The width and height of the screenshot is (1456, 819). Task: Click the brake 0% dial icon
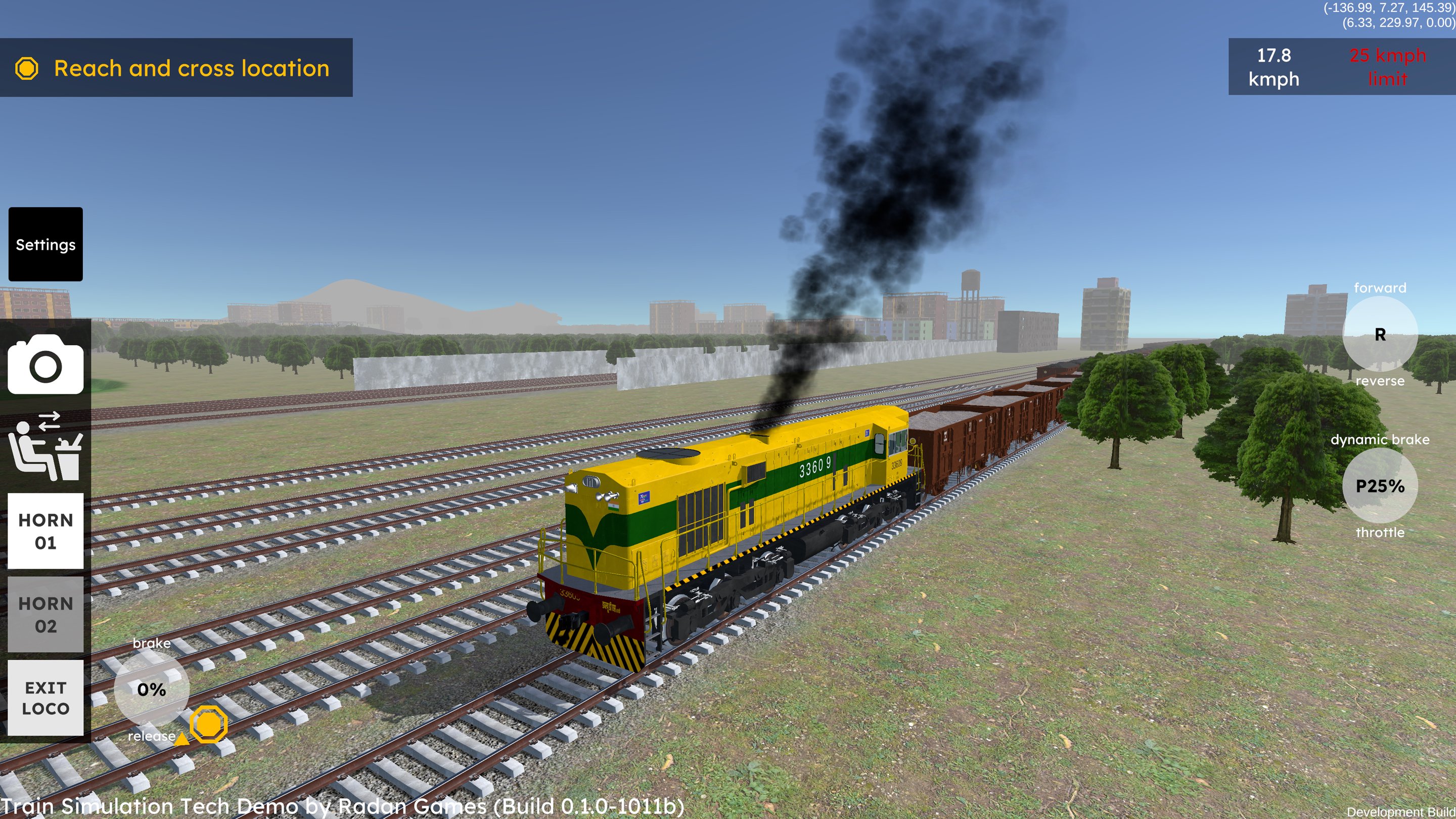151,690
